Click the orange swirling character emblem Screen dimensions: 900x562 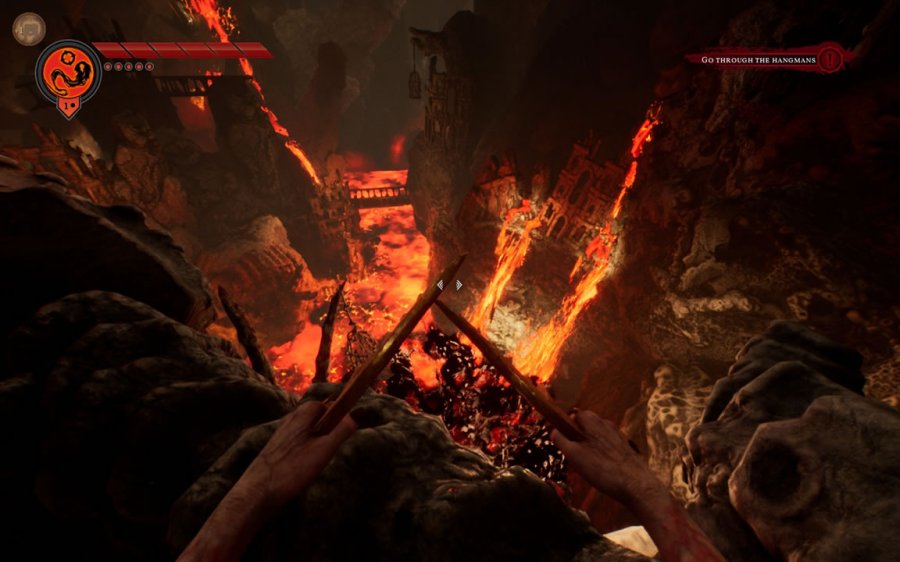69,70
